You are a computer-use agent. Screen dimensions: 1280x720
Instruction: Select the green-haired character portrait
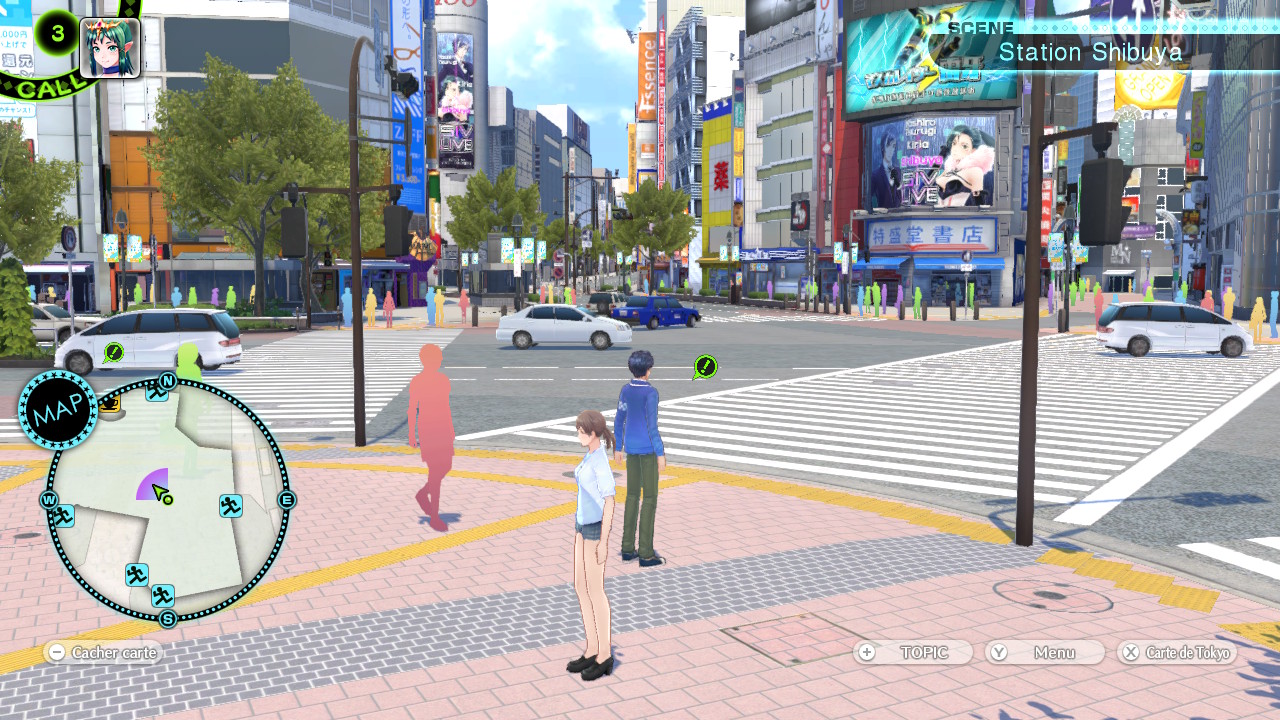point(110,47)
